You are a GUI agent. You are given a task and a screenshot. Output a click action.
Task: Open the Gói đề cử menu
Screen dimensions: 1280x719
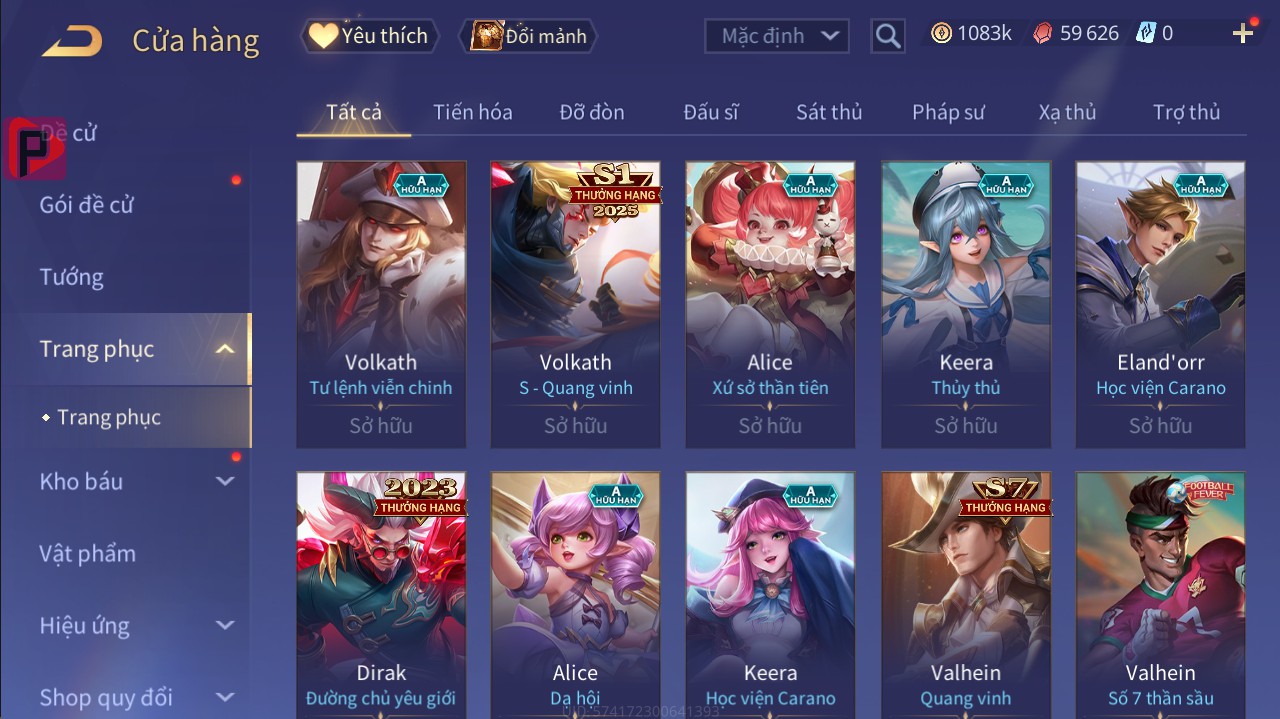(x=87, y=205)
